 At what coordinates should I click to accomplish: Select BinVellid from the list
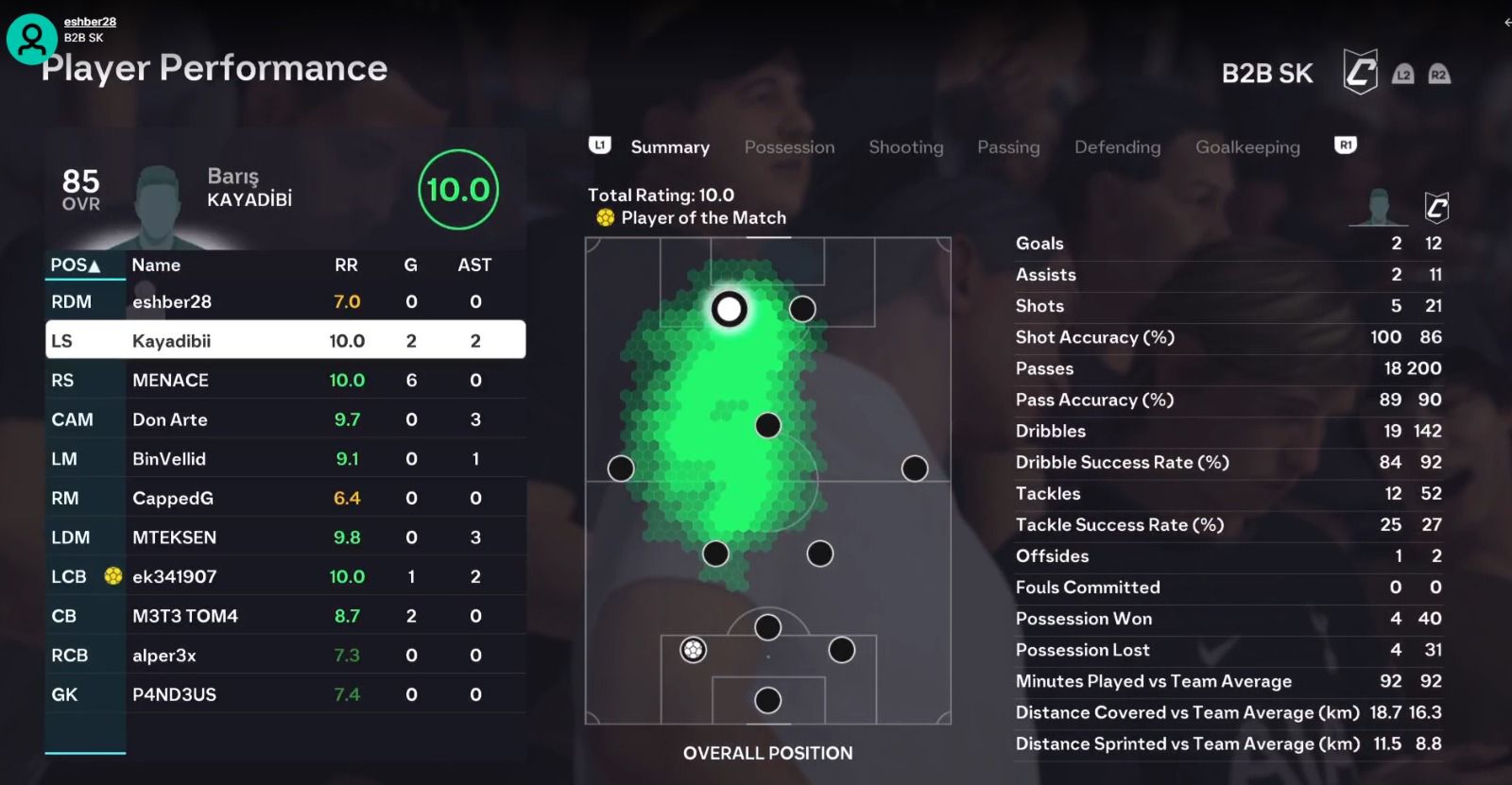point(285,459)
